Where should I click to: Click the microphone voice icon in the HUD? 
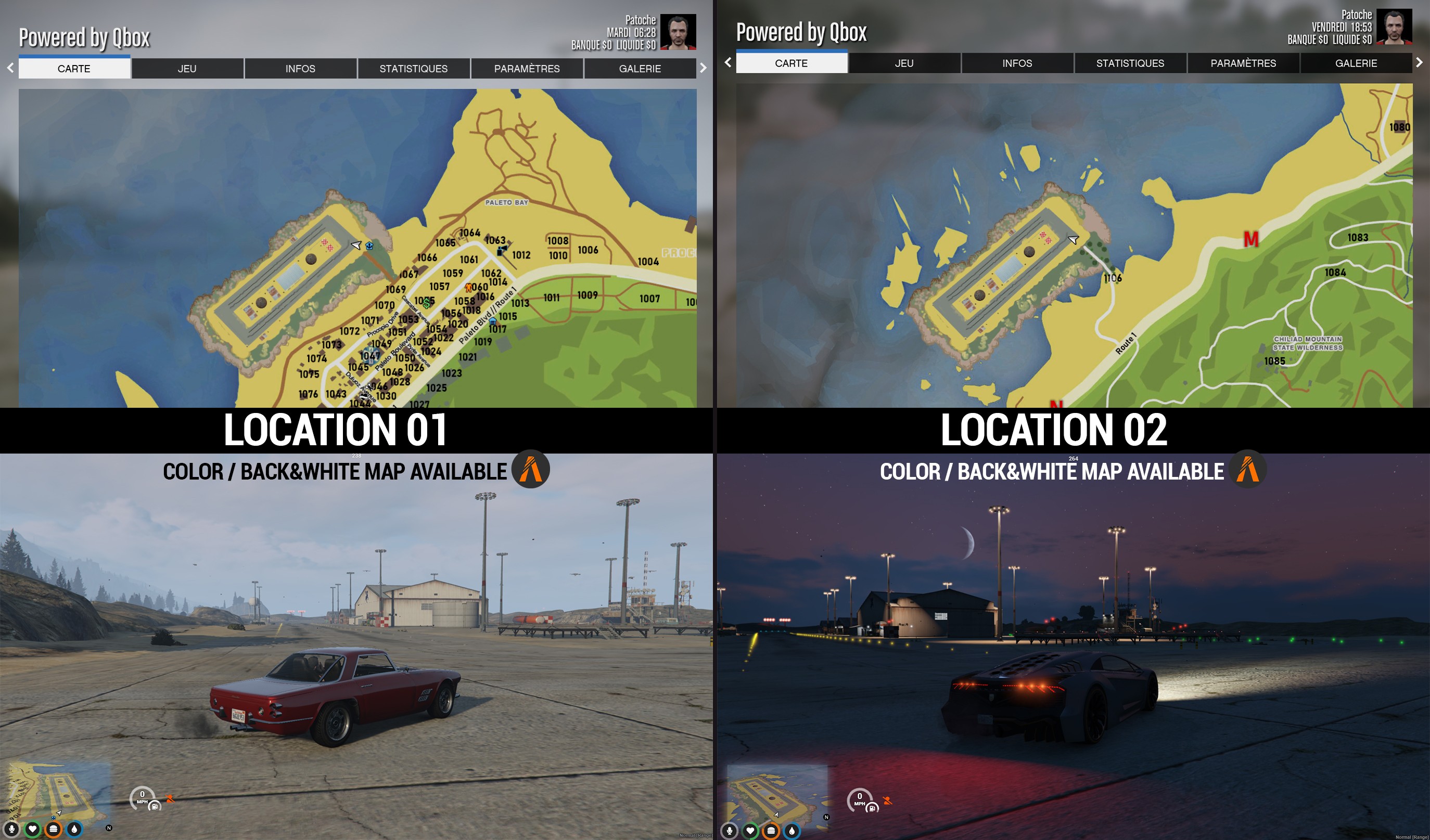11,830
